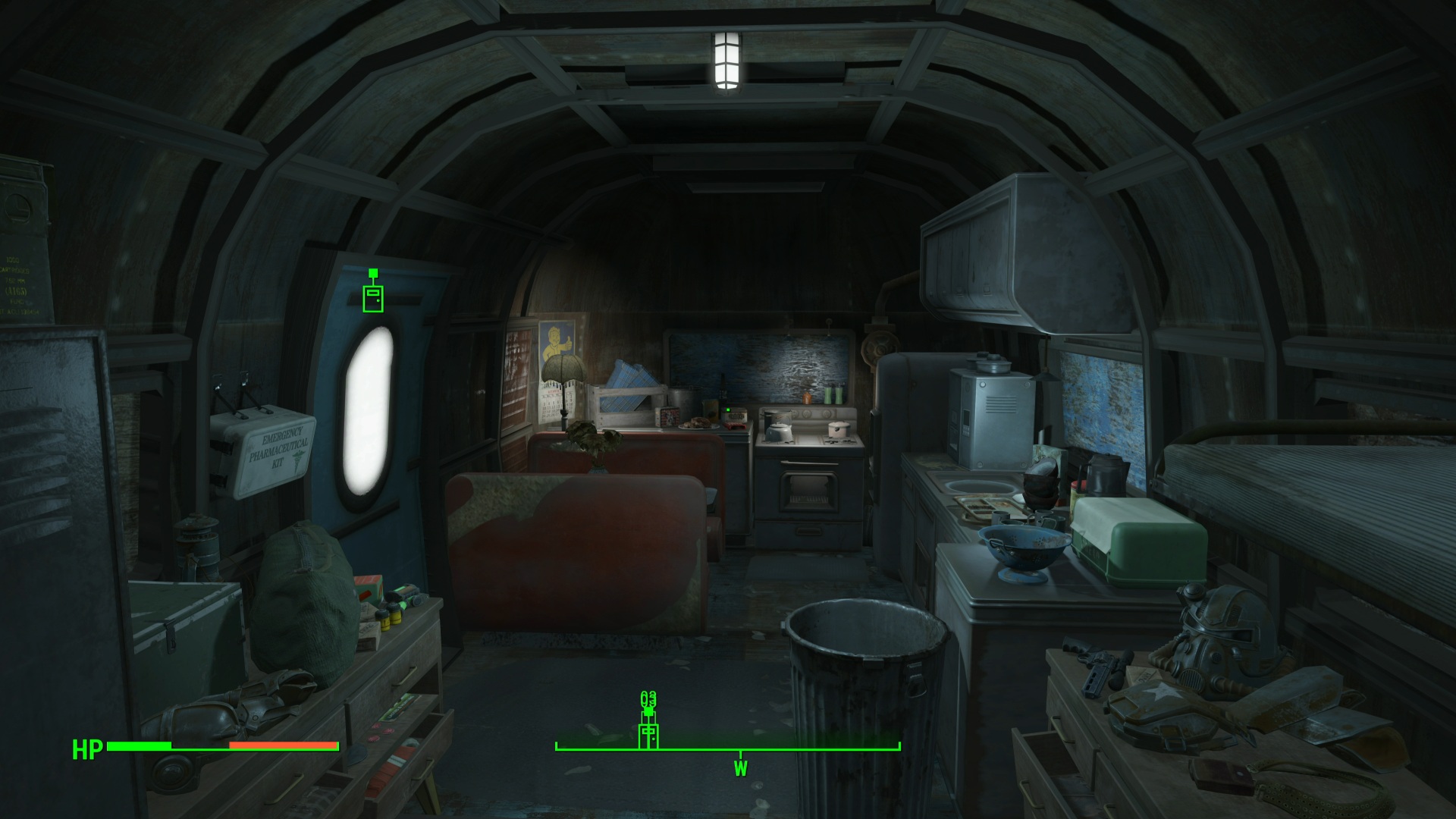The width and height of the screenshot is (1456, 819).
Task: Select the door marker on the compass
Action: pyautogui.click(x=648, y=735)
